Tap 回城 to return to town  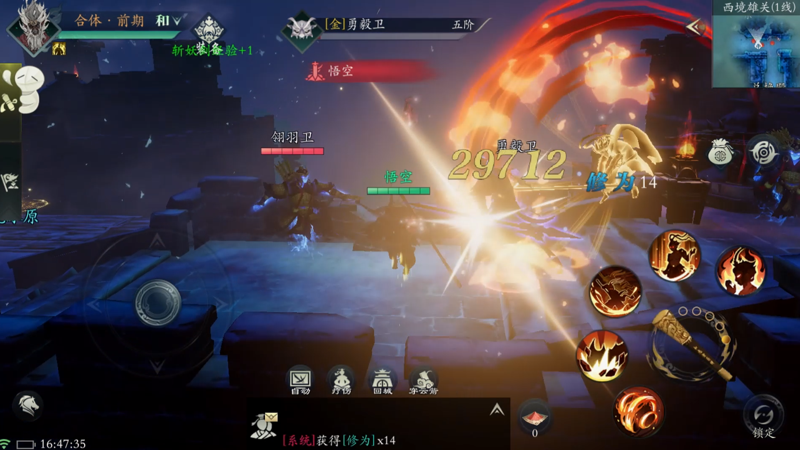tap(382, 380)
